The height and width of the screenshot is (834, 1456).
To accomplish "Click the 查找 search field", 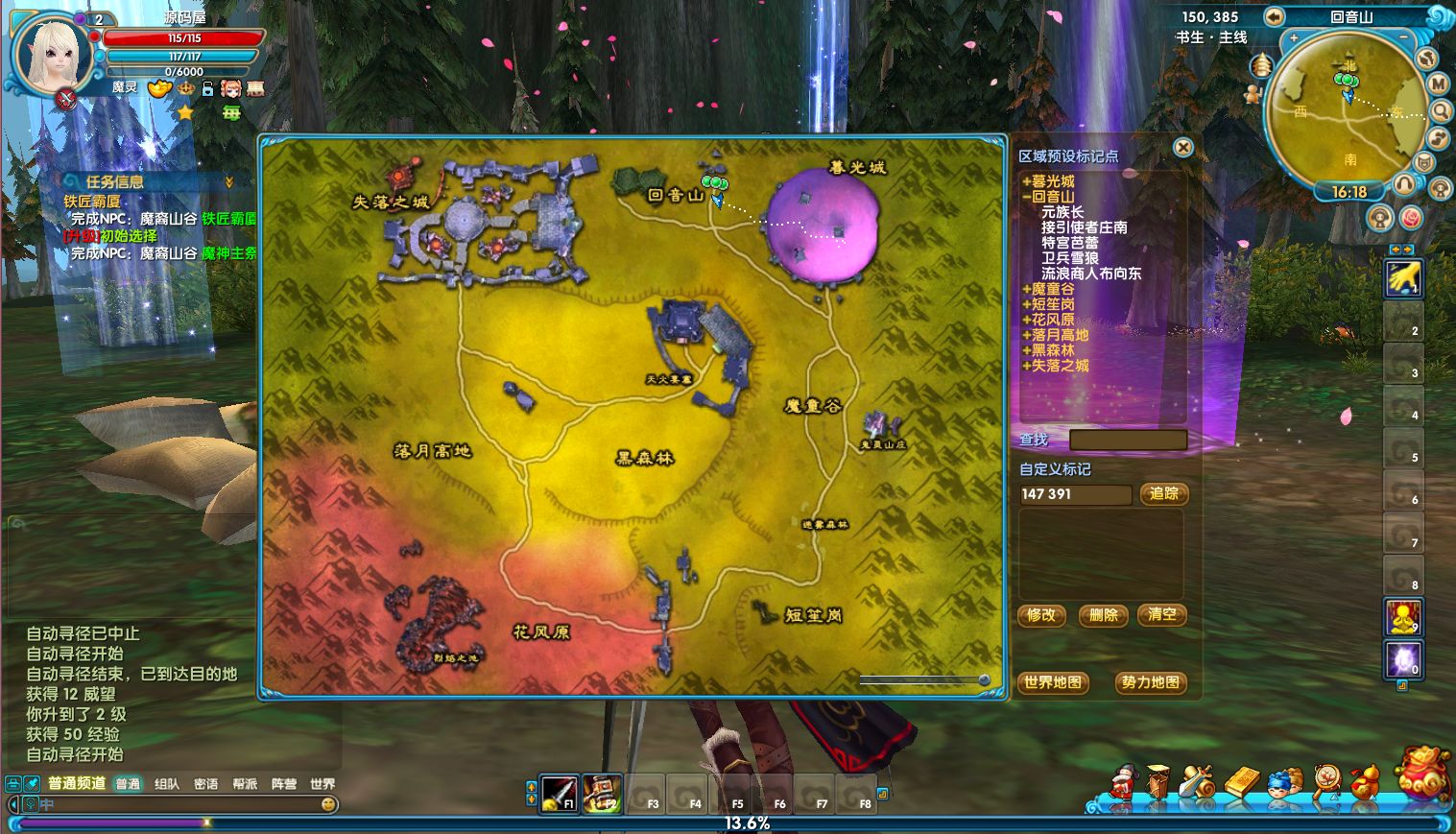I will click(x=1128, y=440).
